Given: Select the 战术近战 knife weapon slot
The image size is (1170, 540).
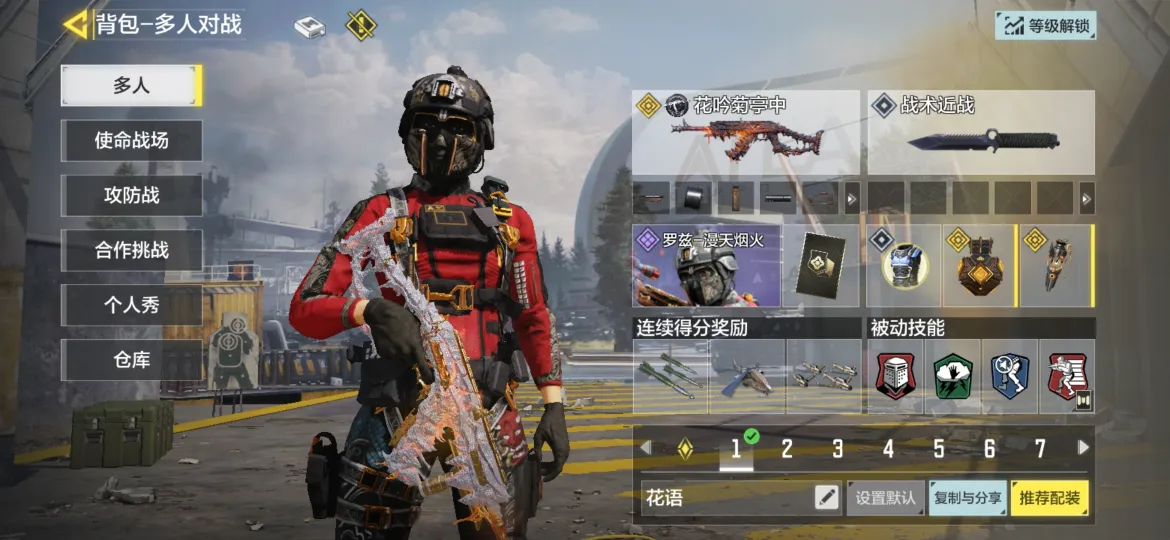Looking at the screenshot, I should pyautogui.click(x=981, y=133).
